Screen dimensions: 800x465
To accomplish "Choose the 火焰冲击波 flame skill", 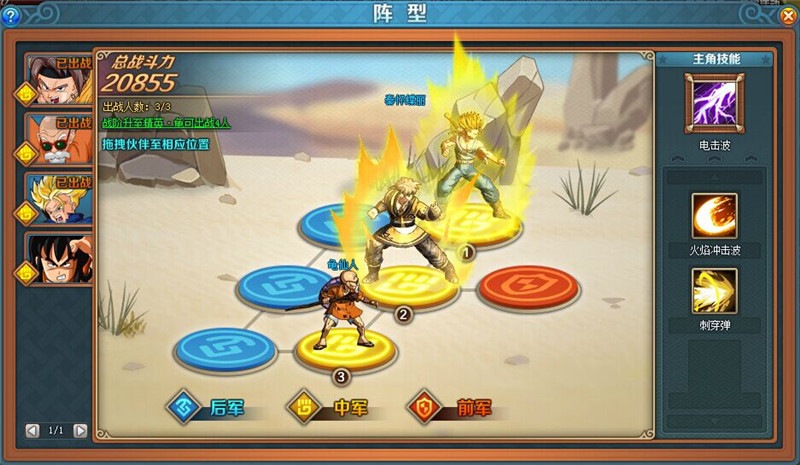I will click(x=714, y=215).
